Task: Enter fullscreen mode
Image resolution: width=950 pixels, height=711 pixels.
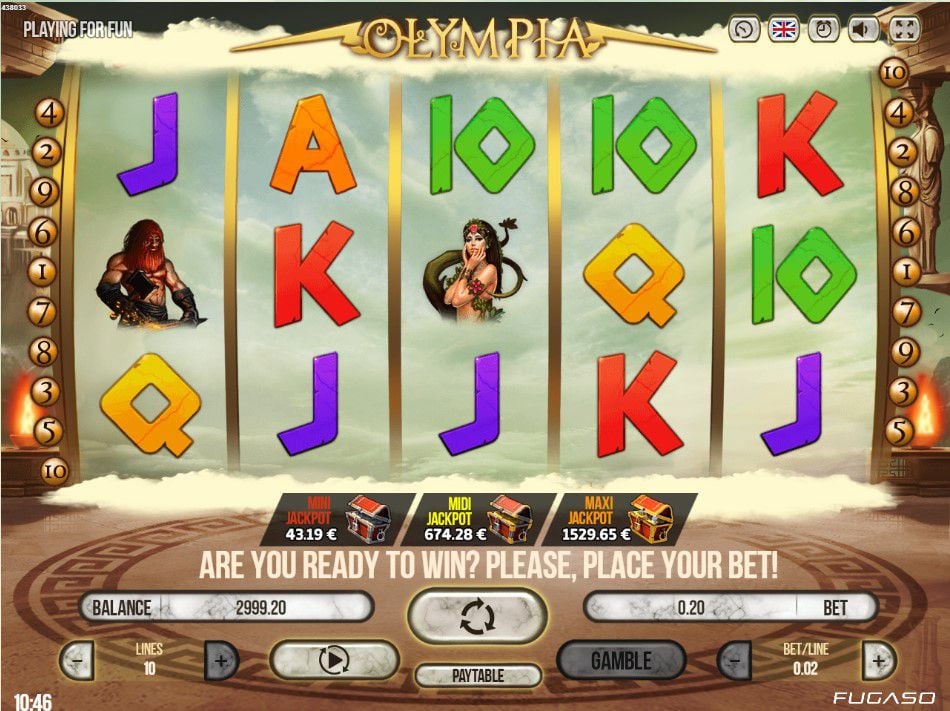Action: pyautogui.click(x=904, y=29)
